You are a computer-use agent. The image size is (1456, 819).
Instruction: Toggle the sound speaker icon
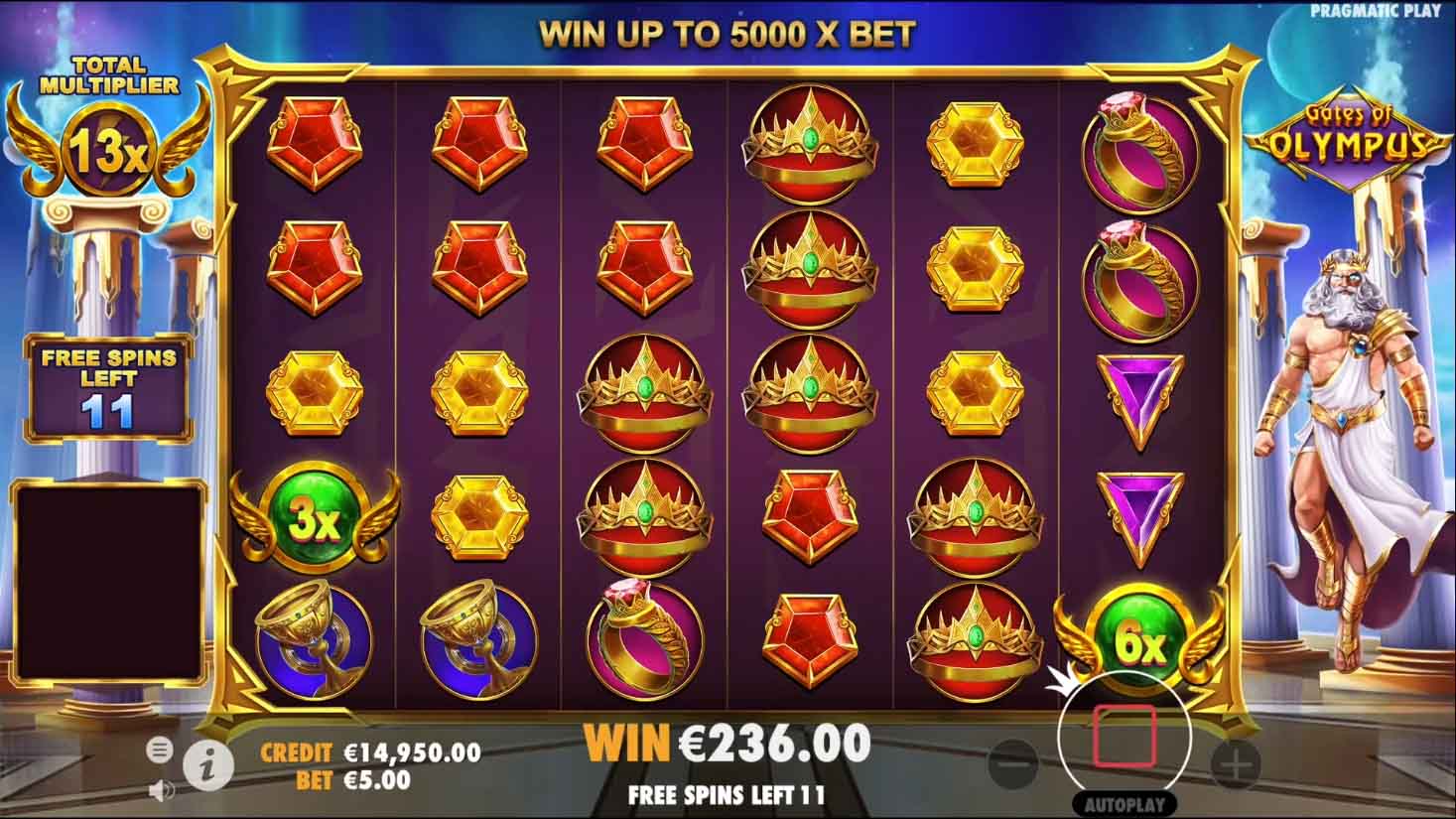[158, 790]
